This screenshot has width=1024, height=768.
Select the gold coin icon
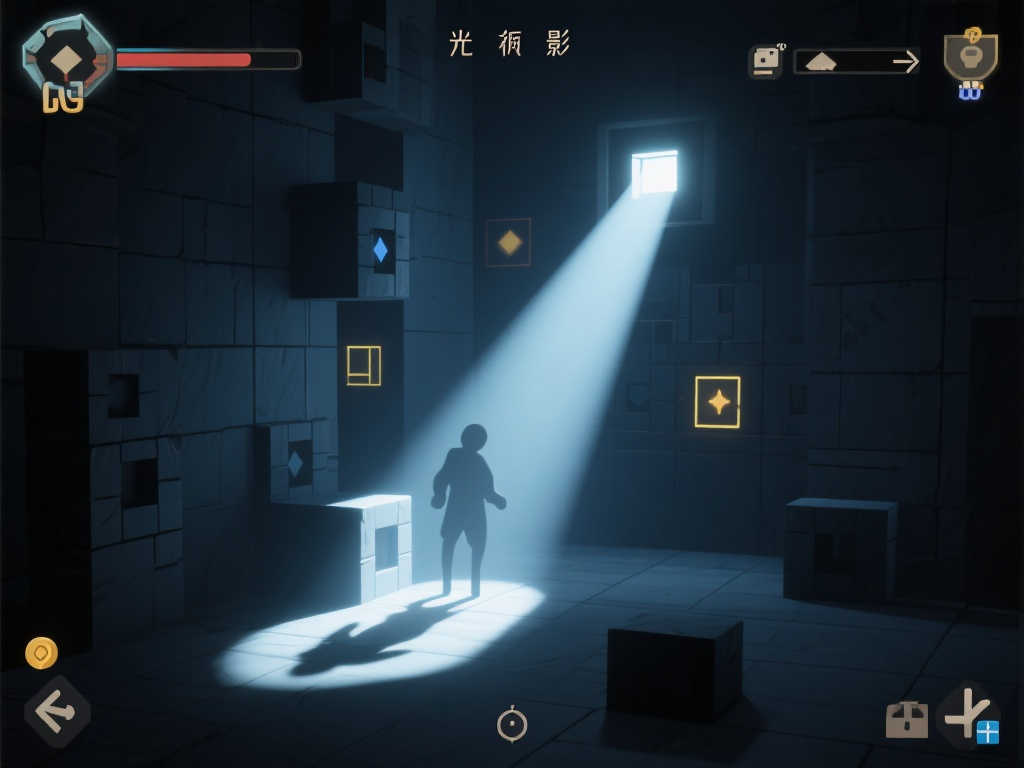coord(41,653)
